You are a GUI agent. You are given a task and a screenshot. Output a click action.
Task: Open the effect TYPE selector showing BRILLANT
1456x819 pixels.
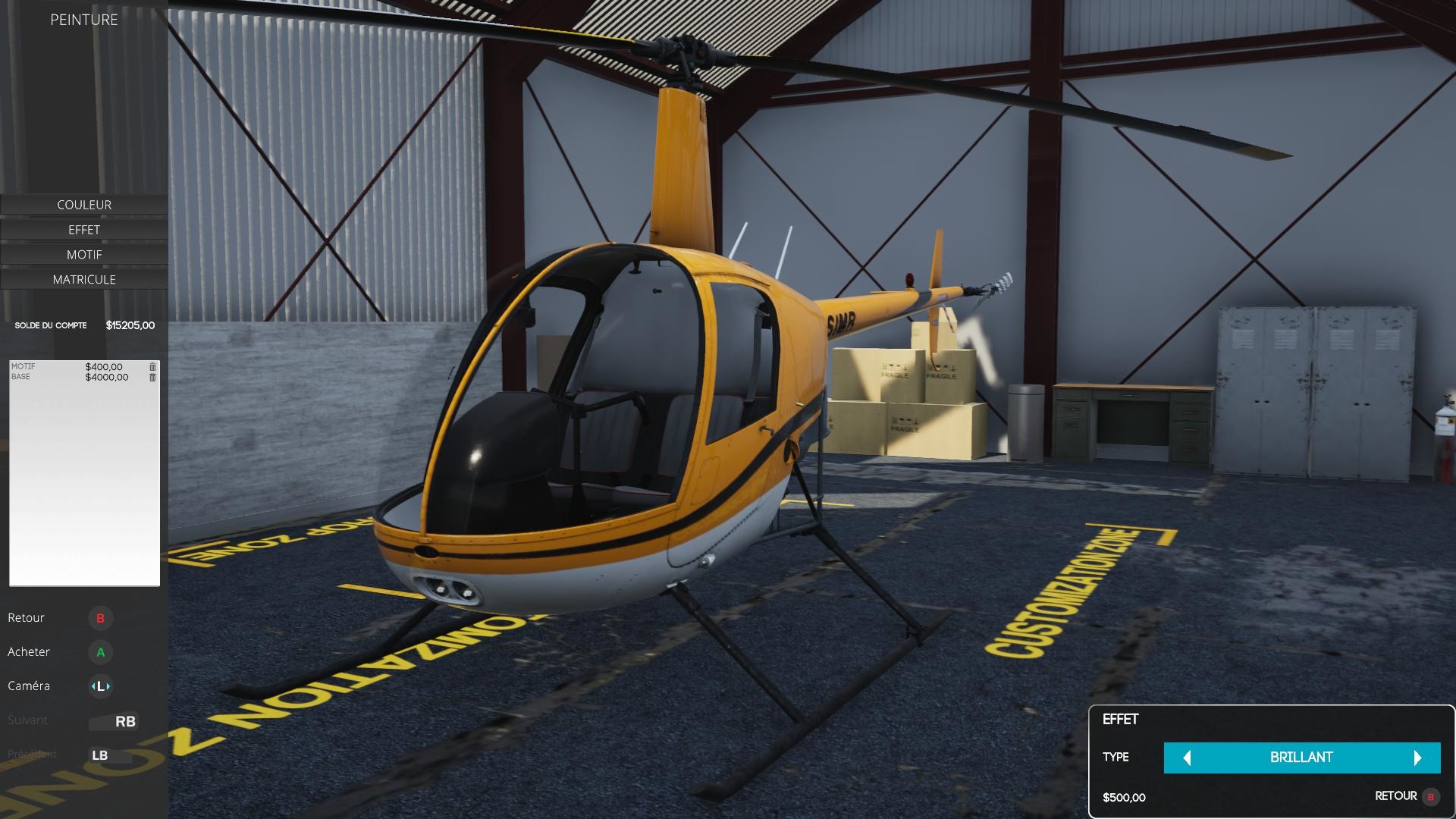coord(1302,757)
